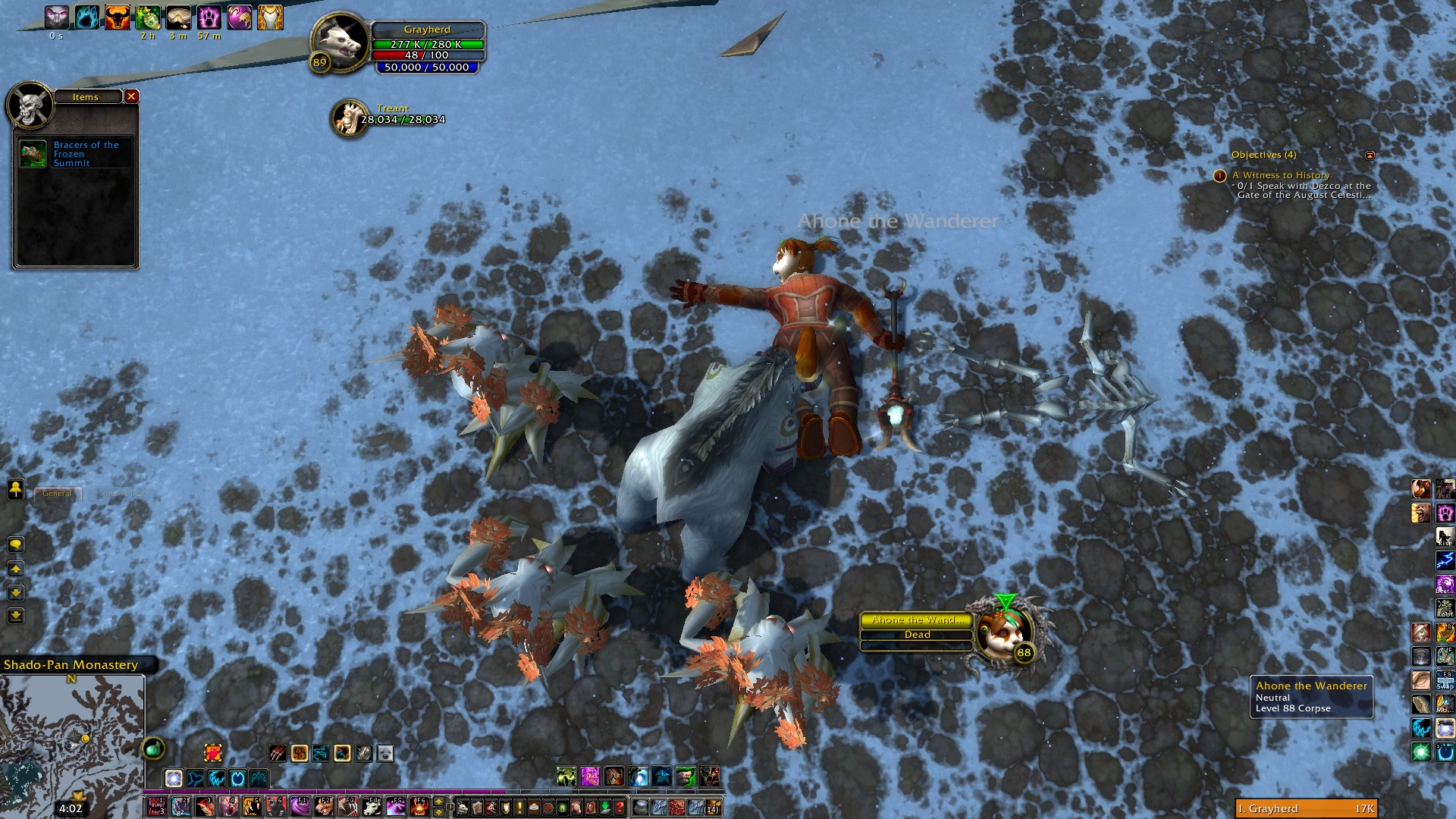Select the Grayherd damage meter row

1306,809
